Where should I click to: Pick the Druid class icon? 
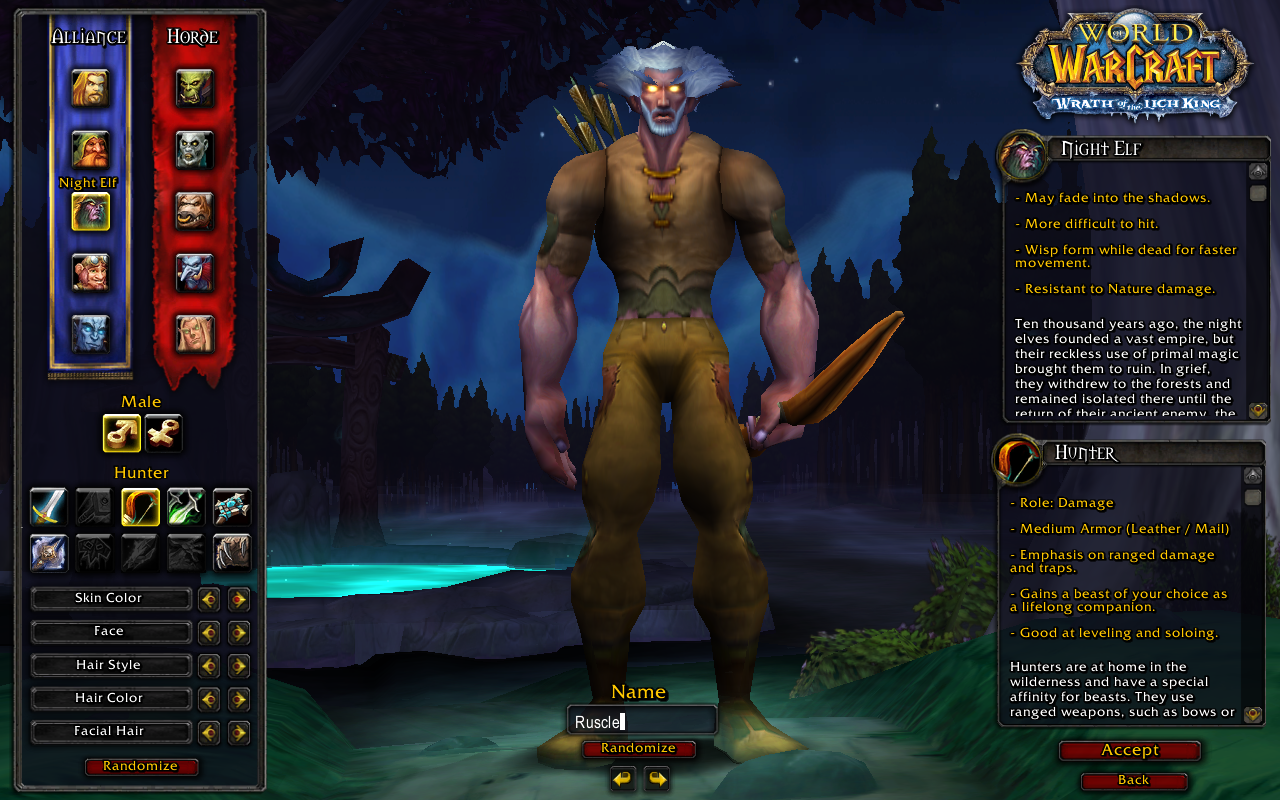point(232,552)
